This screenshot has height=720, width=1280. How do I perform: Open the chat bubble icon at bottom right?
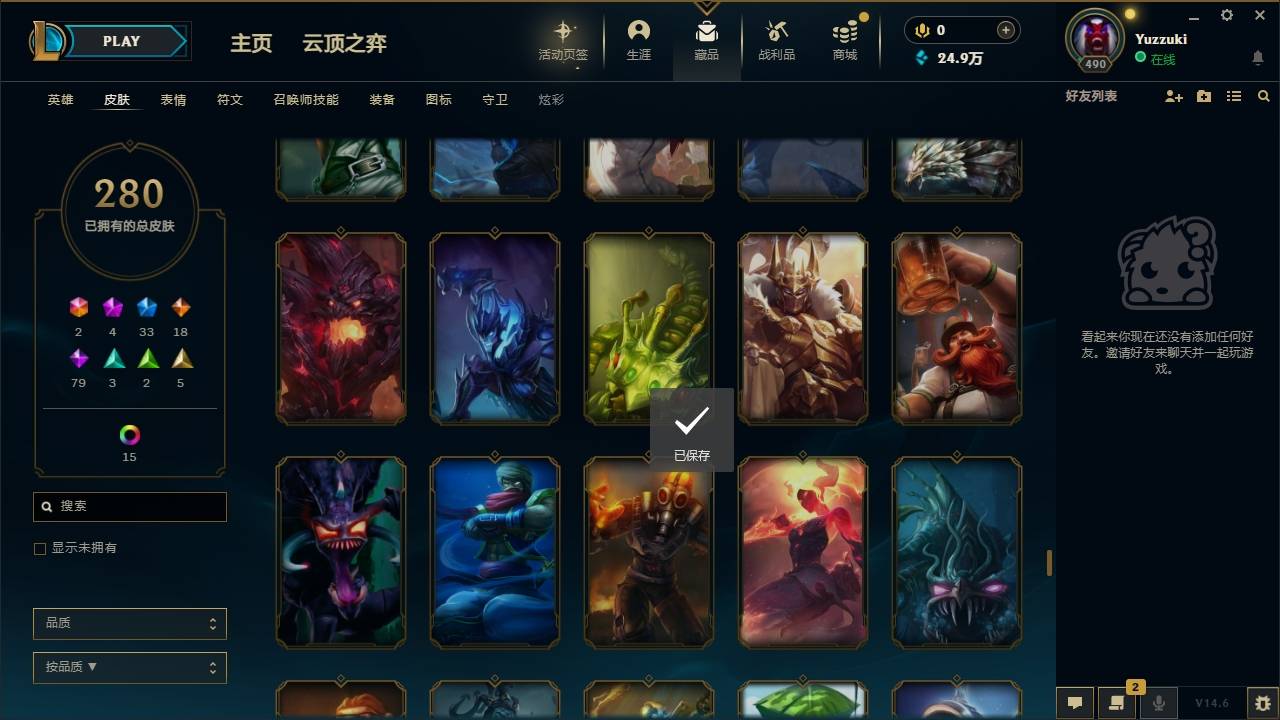[x=1074, y=703]
